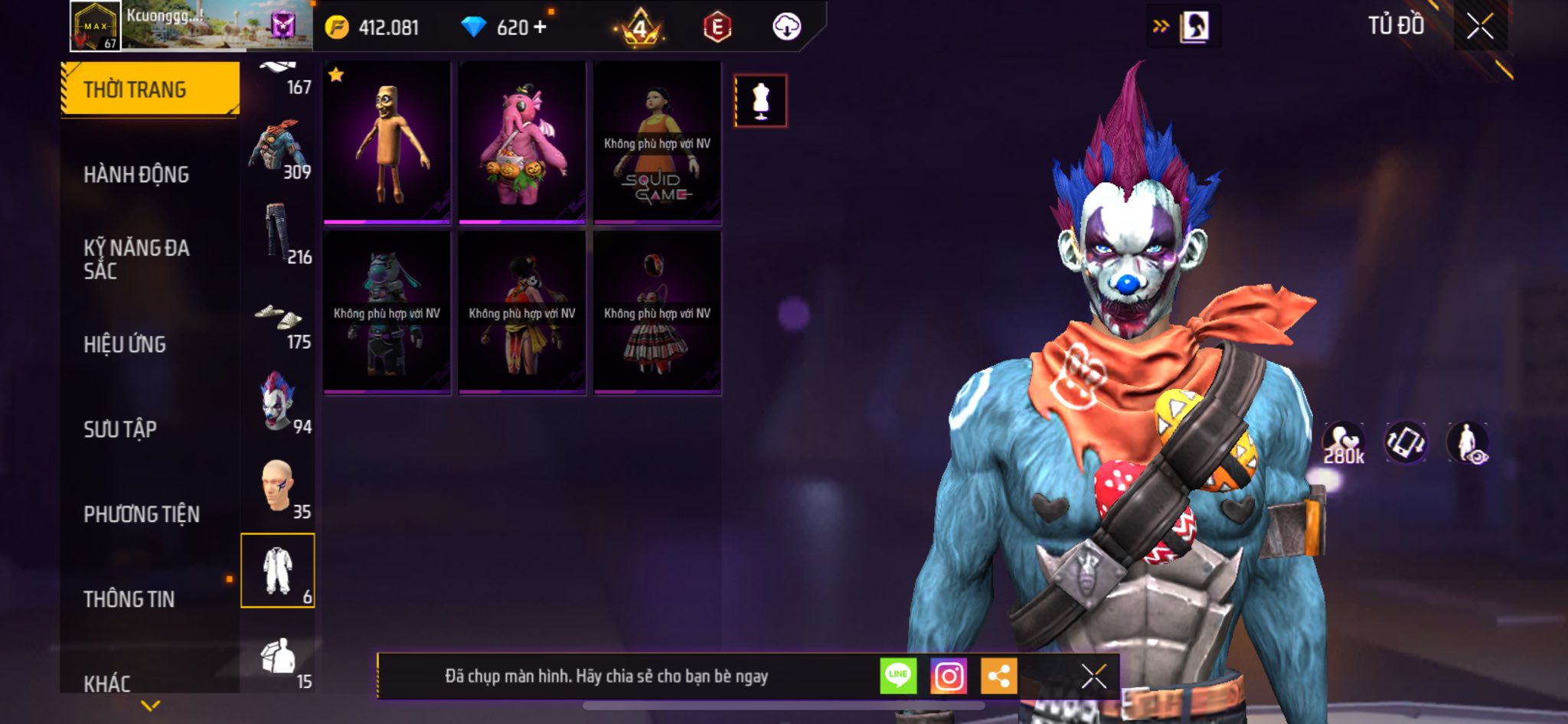Share the screenshot via LINE
Viewport: 1568px width, 724px height.
pyautogui.click(x=898, y=676)
